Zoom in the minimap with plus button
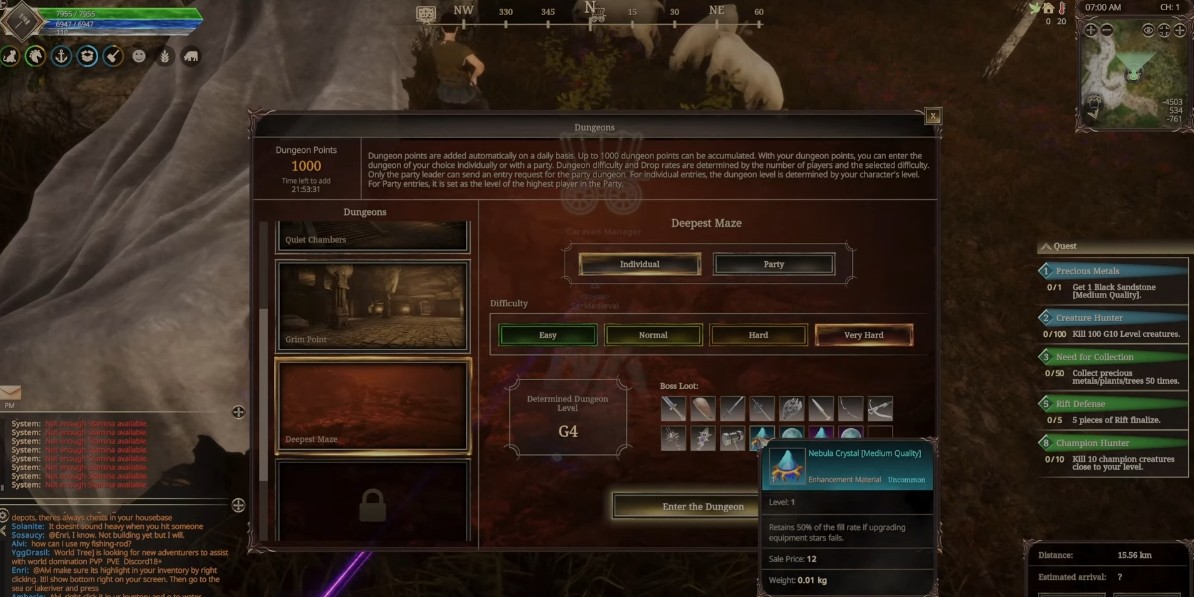The width and height of the screenshot is (1194, 597). pos(1091,31)
